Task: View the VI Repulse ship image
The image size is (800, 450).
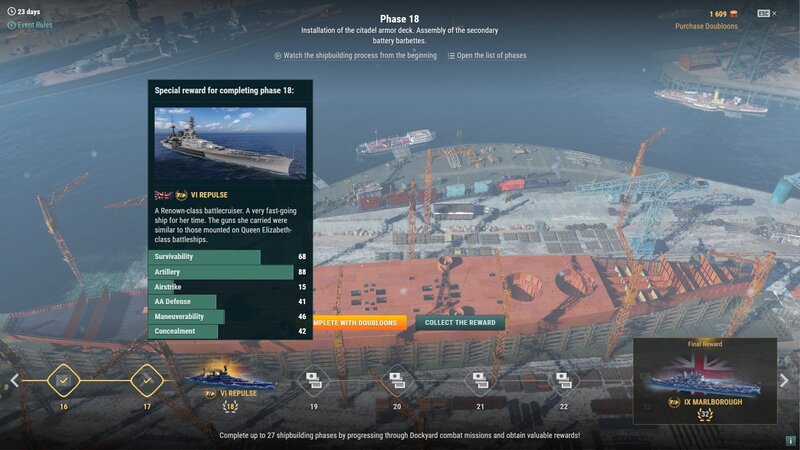Action: (x=230, y=143)
